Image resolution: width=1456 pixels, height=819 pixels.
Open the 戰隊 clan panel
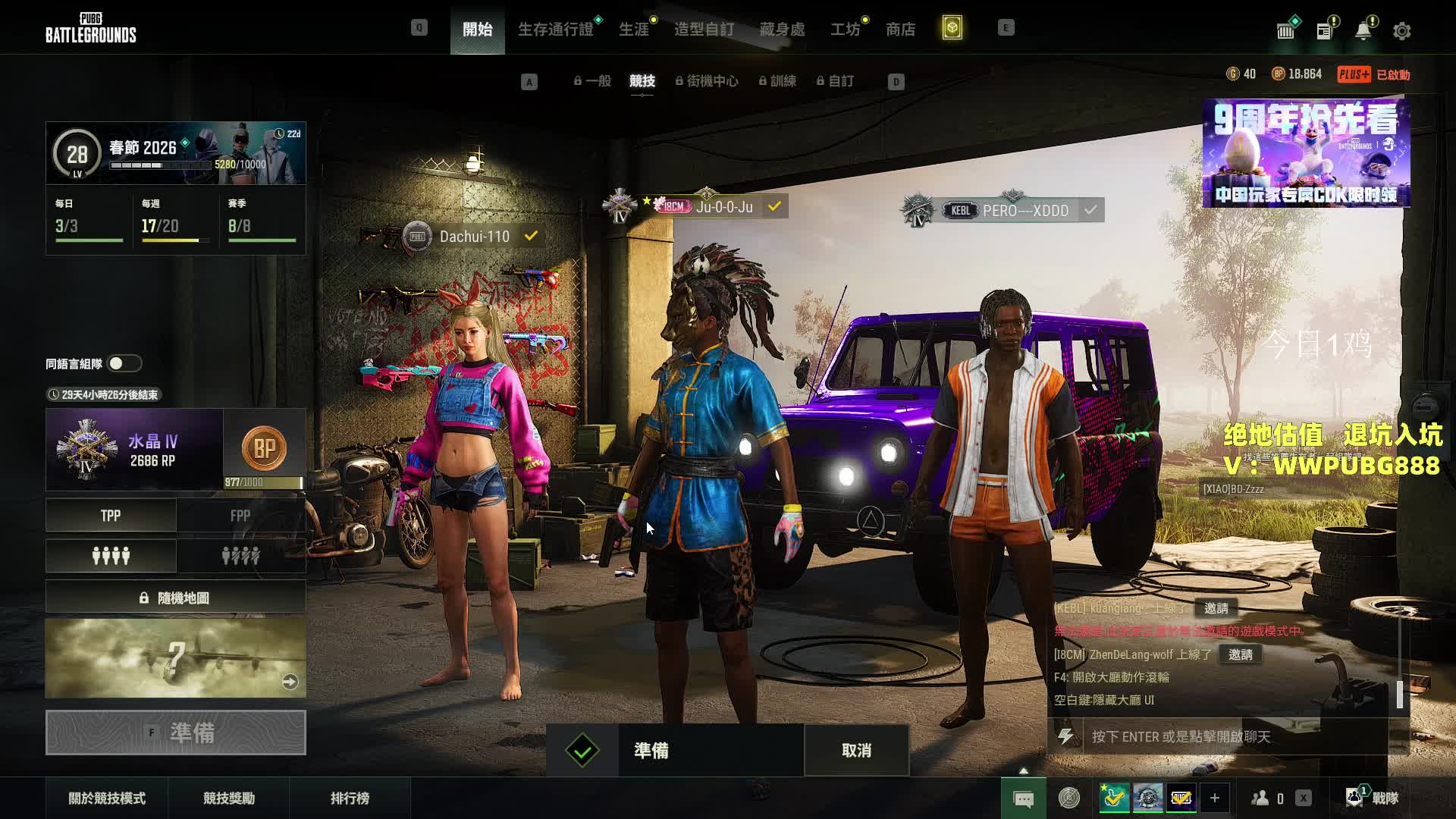1373,798
